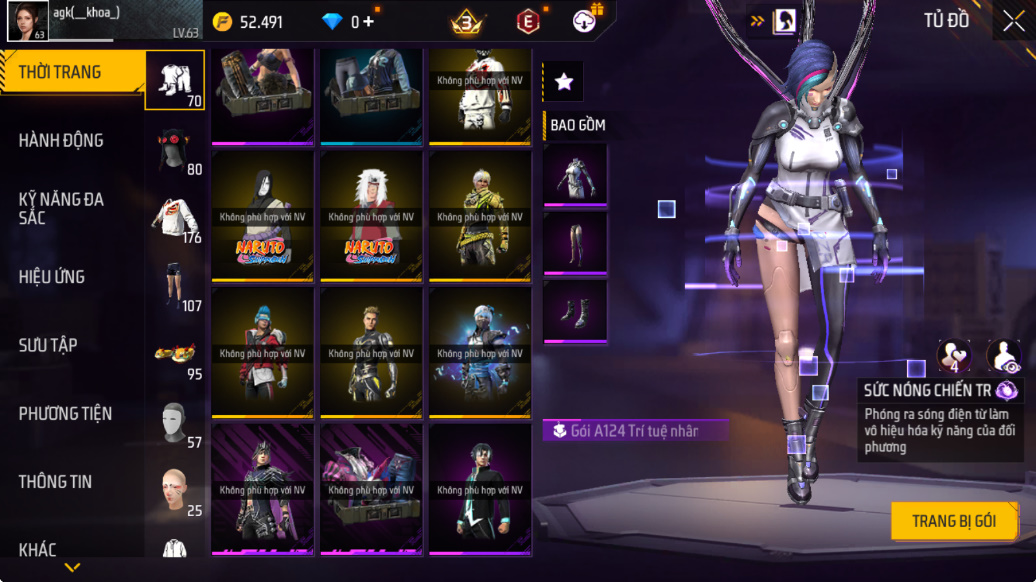Add diamonds with the plus button
The height and width of the screenshot is (582, 1036).
tap(369, 22)
